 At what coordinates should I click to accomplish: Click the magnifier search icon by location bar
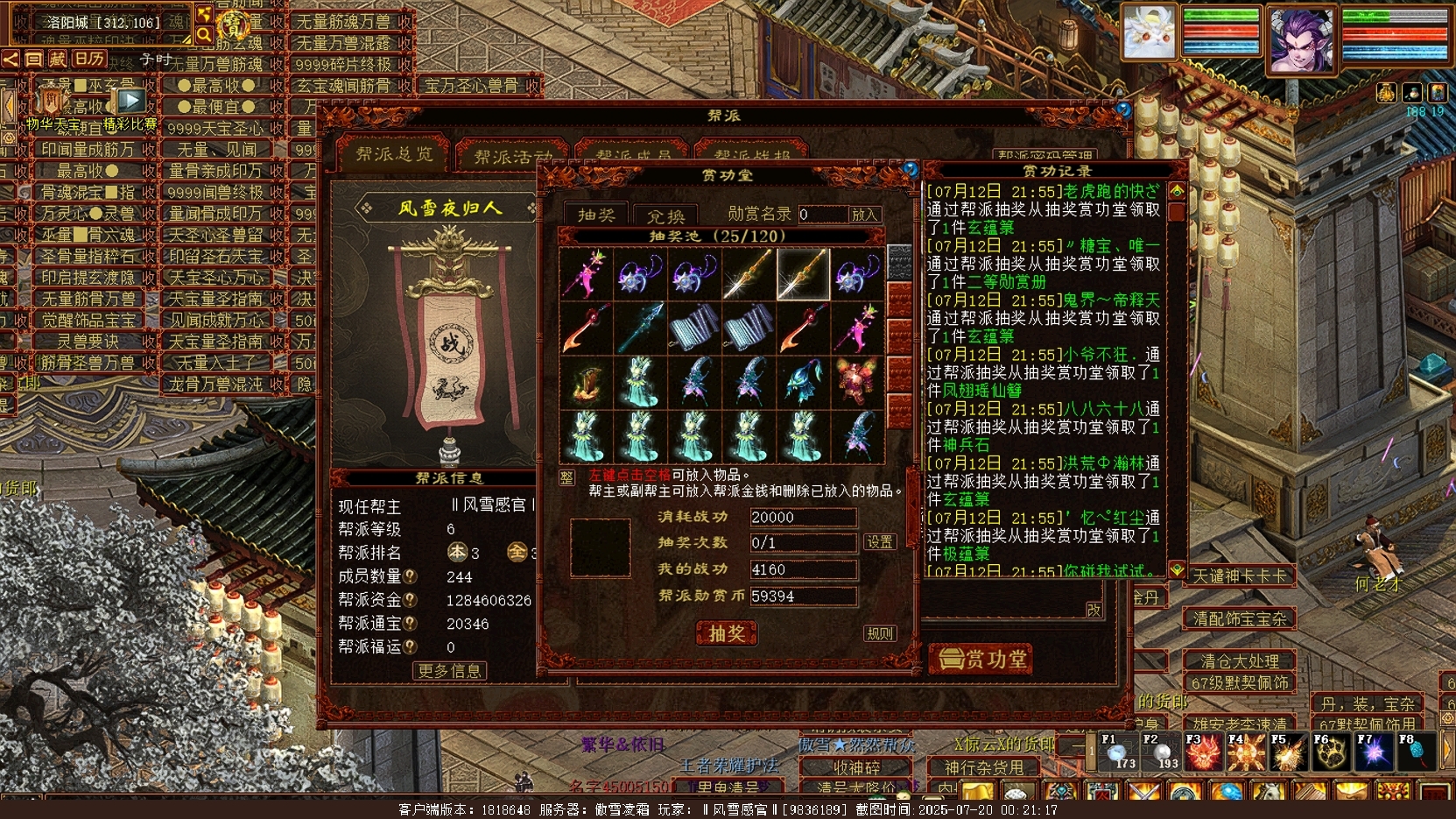pos(204,34)
